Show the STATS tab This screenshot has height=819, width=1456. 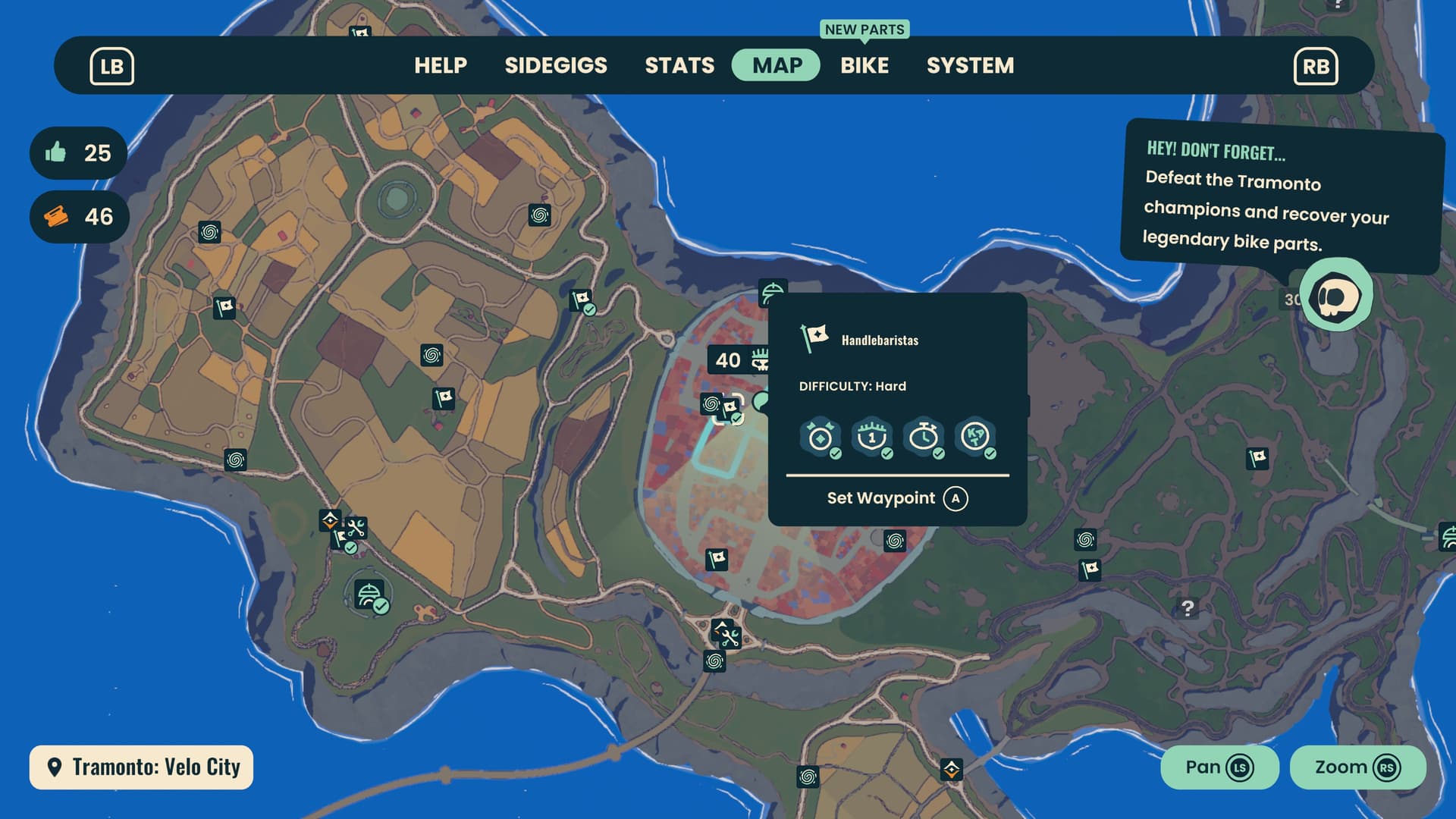pos(679,65)
